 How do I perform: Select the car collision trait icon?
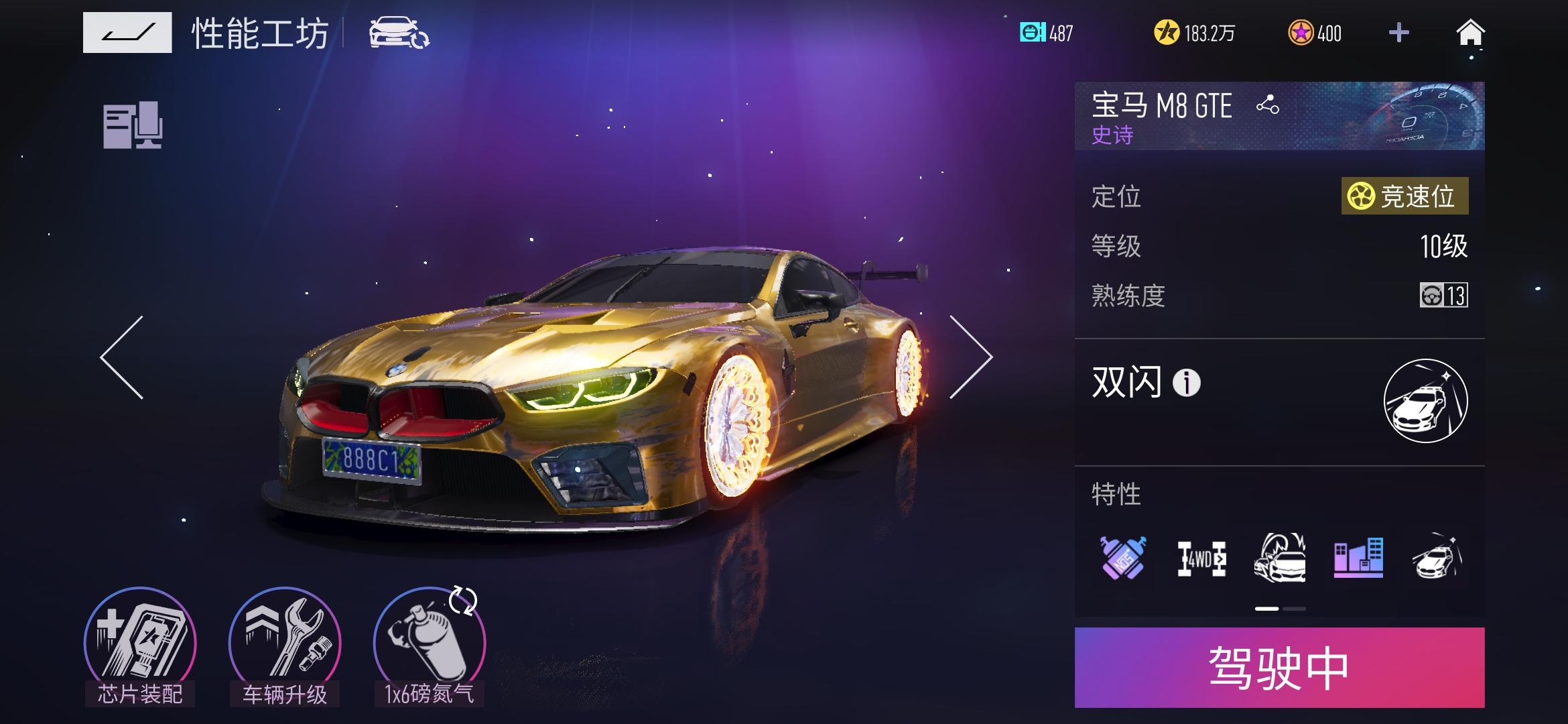coord(1280,557)
